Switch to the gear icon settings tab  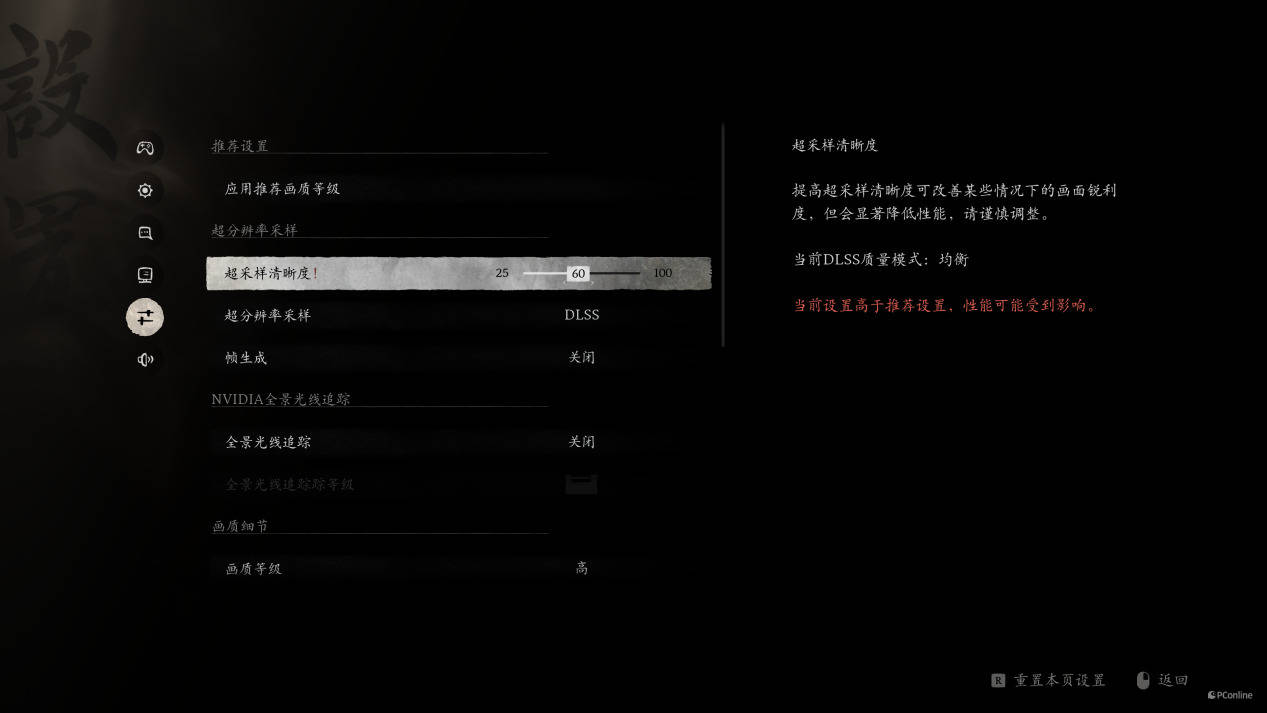(145, 190)
